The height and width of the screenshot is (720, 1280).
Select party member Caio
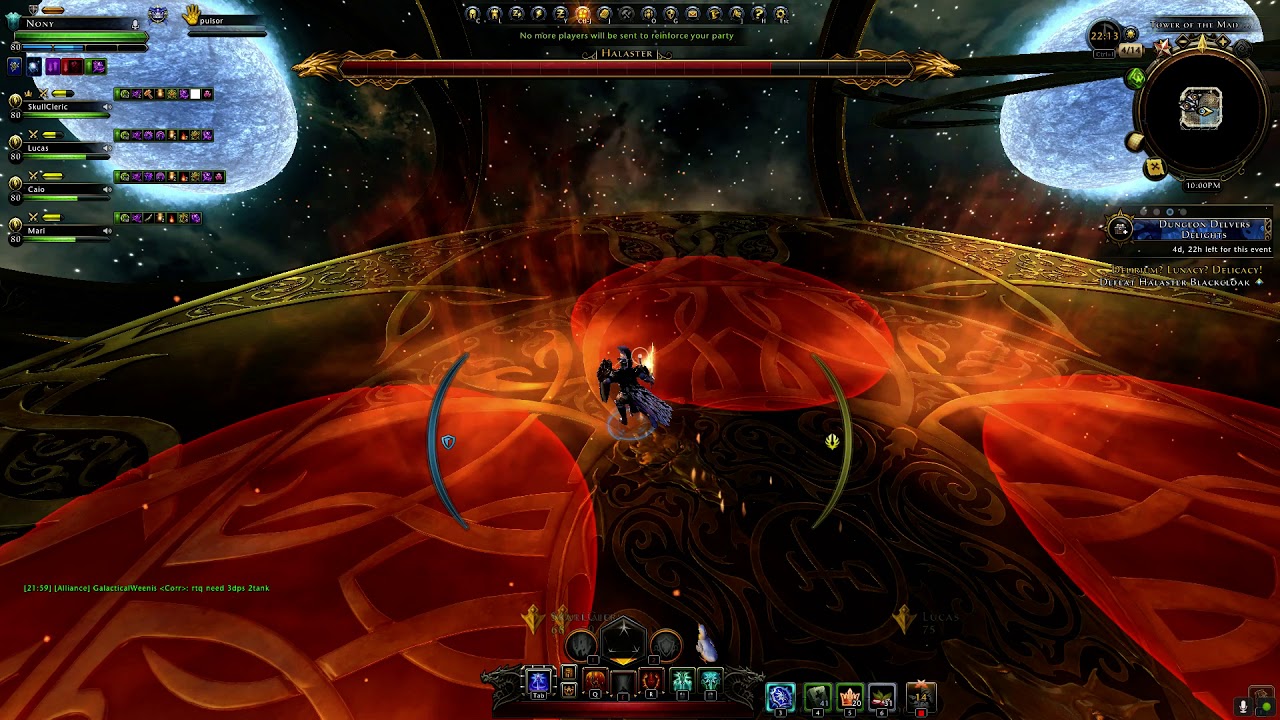coord(38,189)
